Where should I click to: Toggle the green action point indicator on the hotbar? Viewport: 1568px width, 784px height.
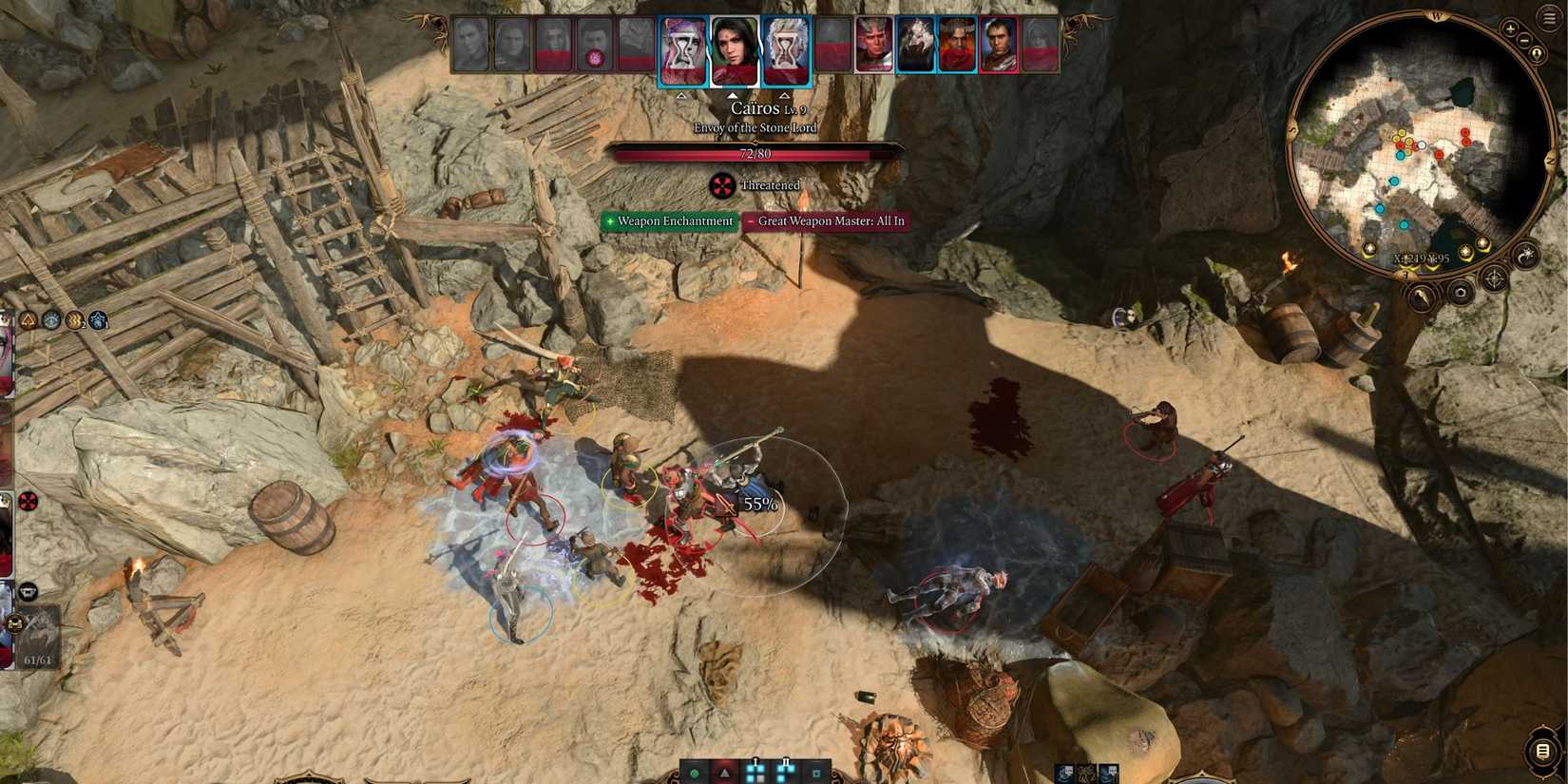point(695,773)
